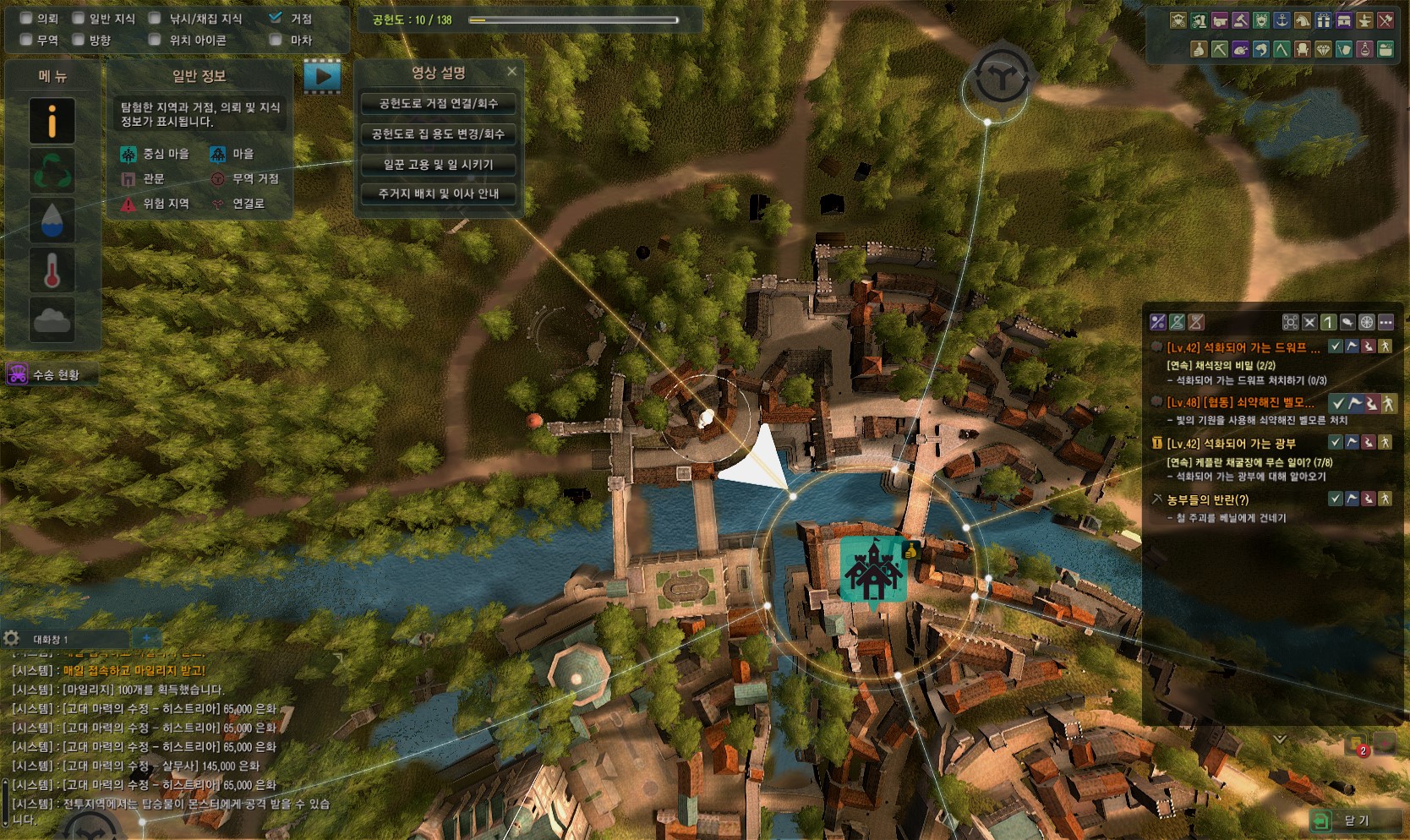Show the water drop humidity view
This screenshot has height=840, width=1410.
(x=52, y=220)
